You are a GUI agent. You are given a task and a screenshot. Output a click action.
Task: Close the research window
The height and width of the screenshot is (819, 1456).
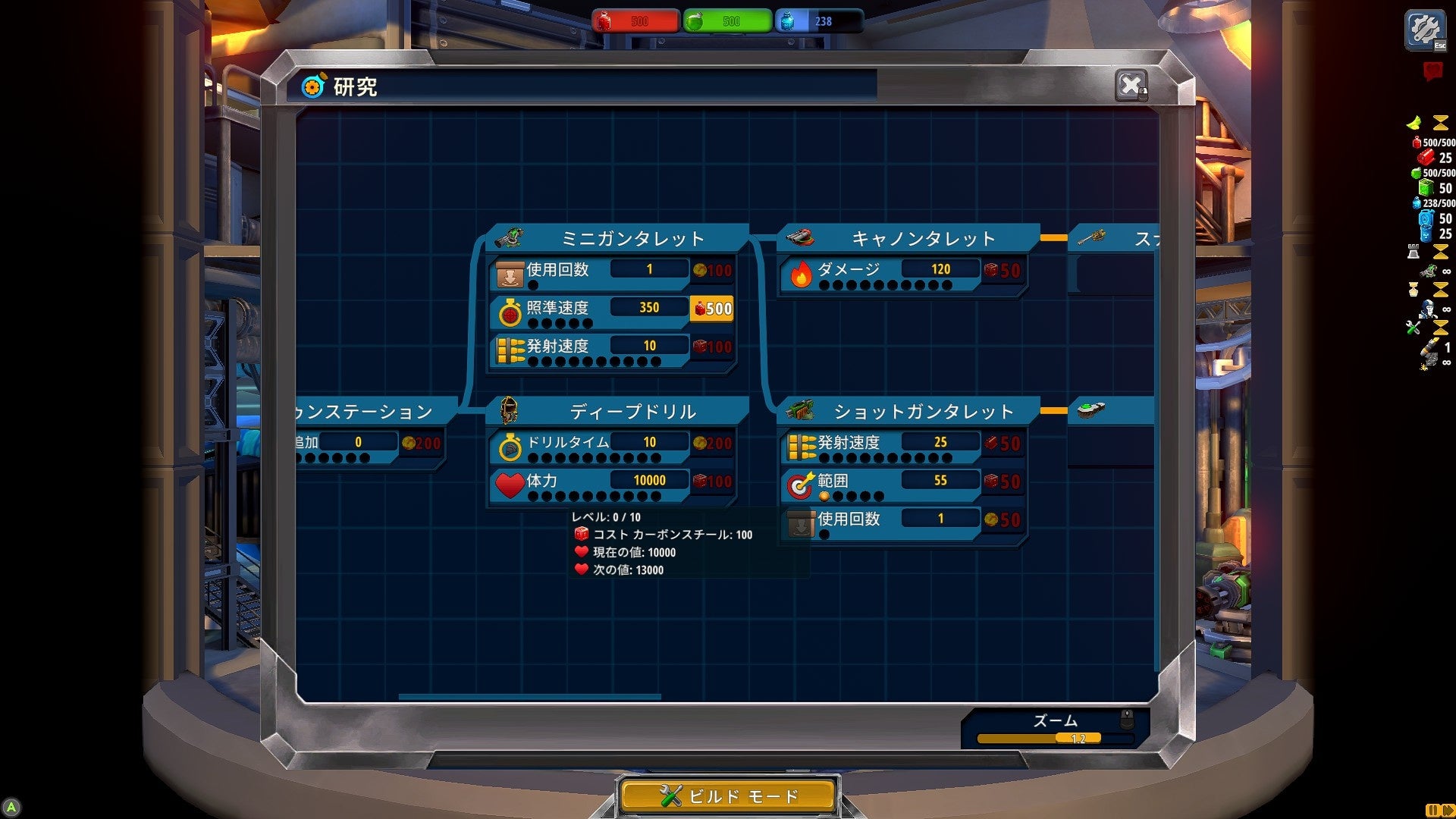(x=1131, y=85)
